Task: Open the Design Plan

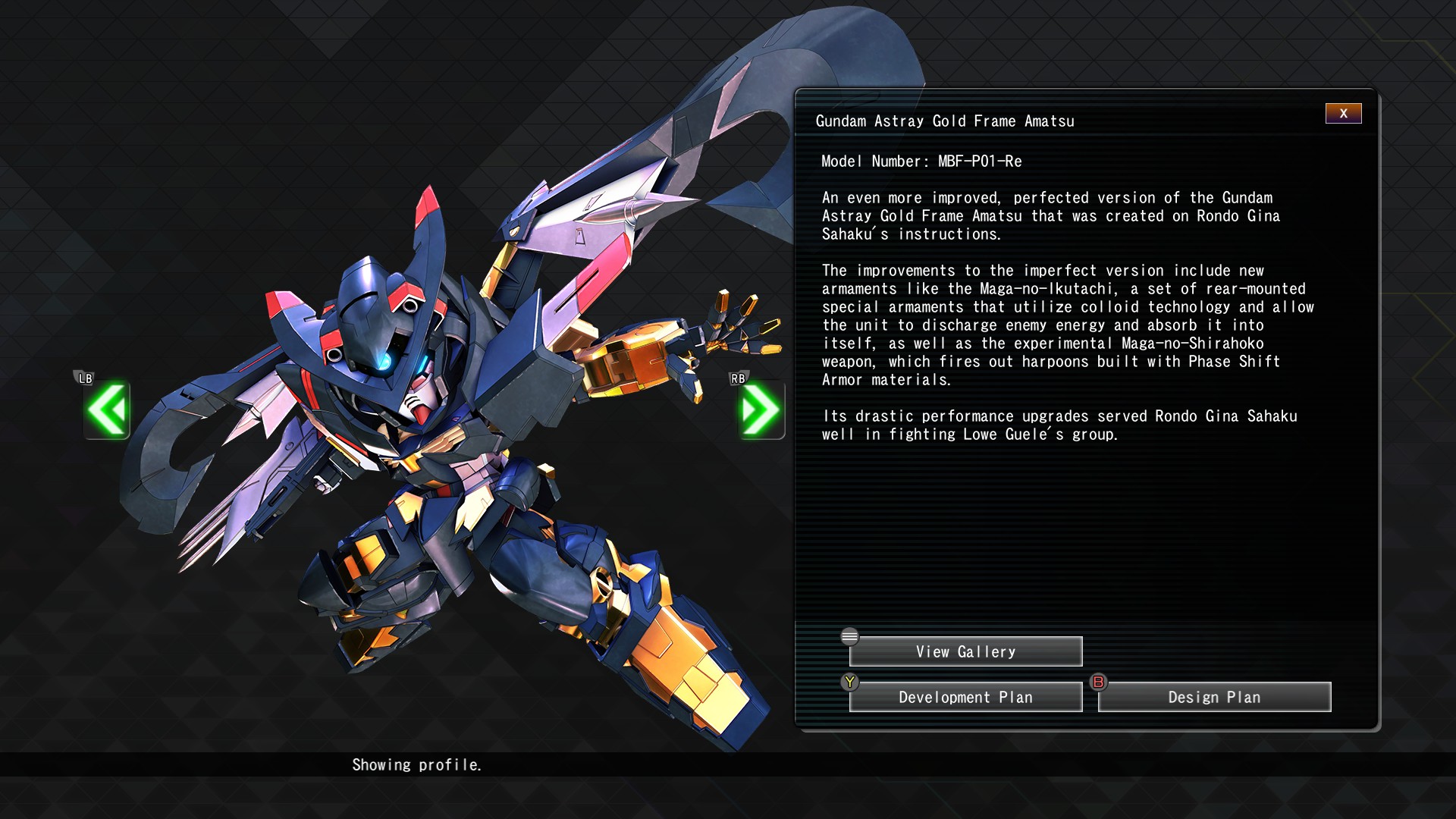Action: click(1214, 697)
